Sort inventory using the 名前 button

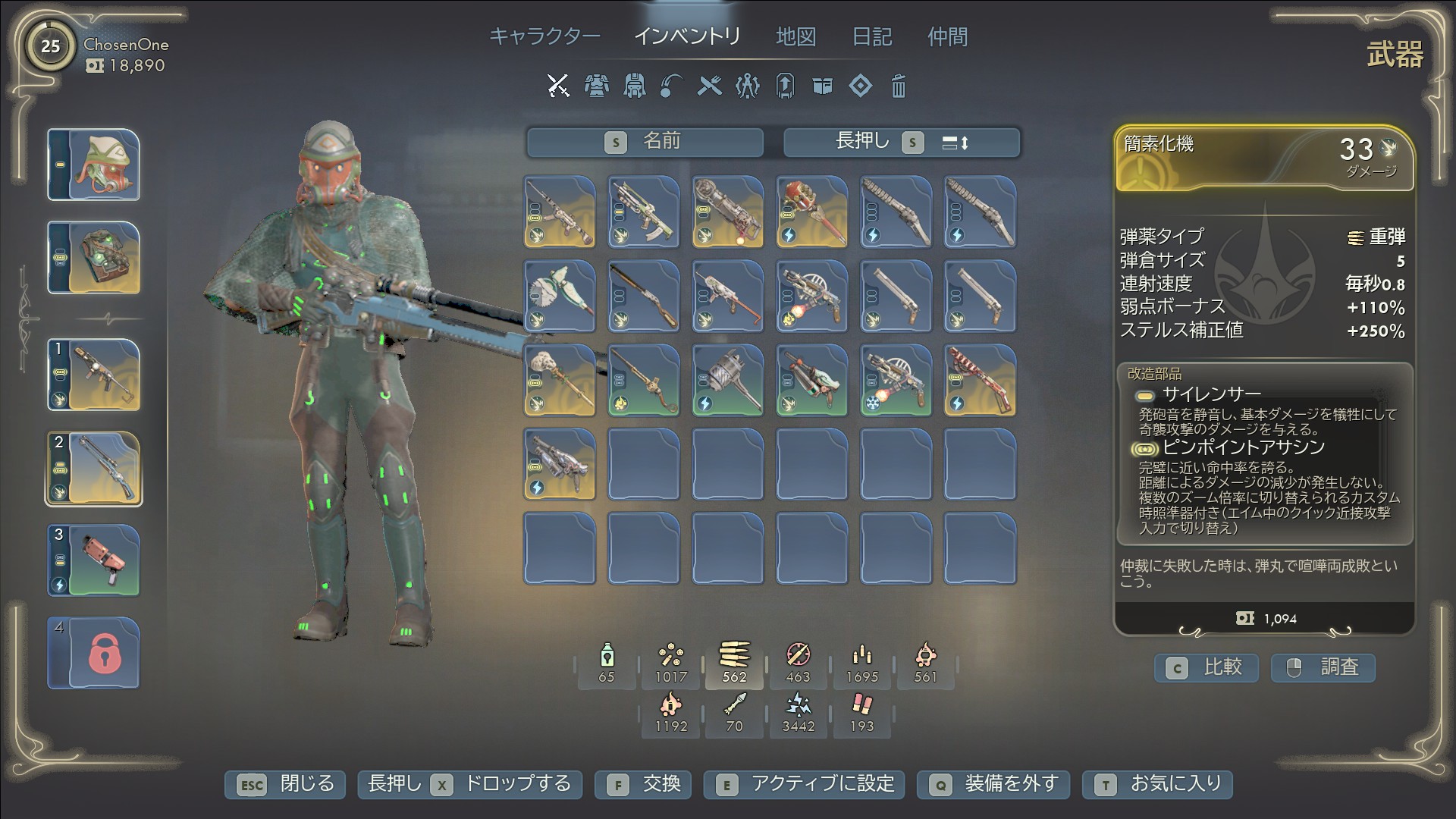pos(645,142)
